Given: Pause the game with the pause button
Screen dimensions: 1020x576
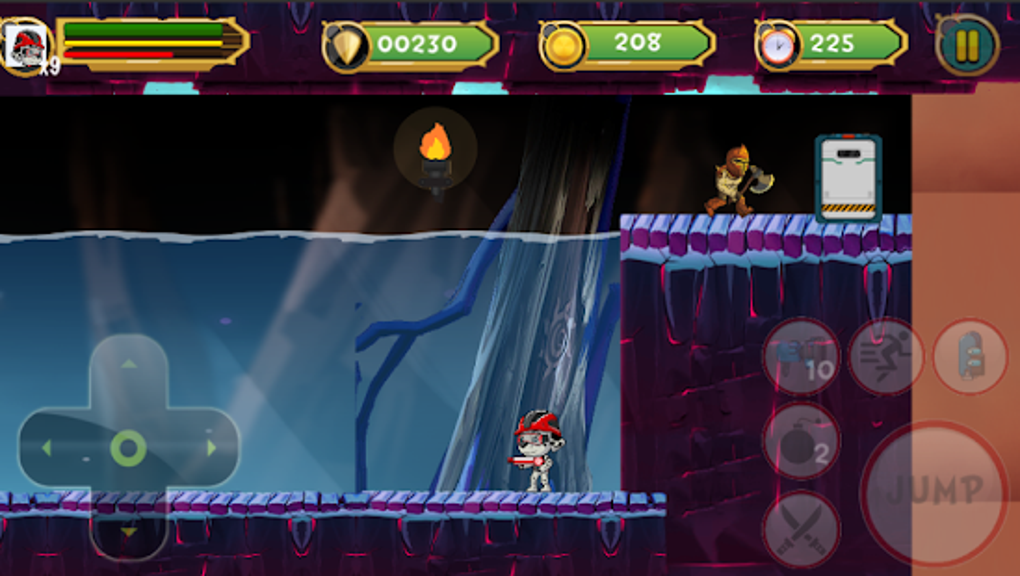Looking at the screenshot, I should pyautogui.click(x=967, y=45).
